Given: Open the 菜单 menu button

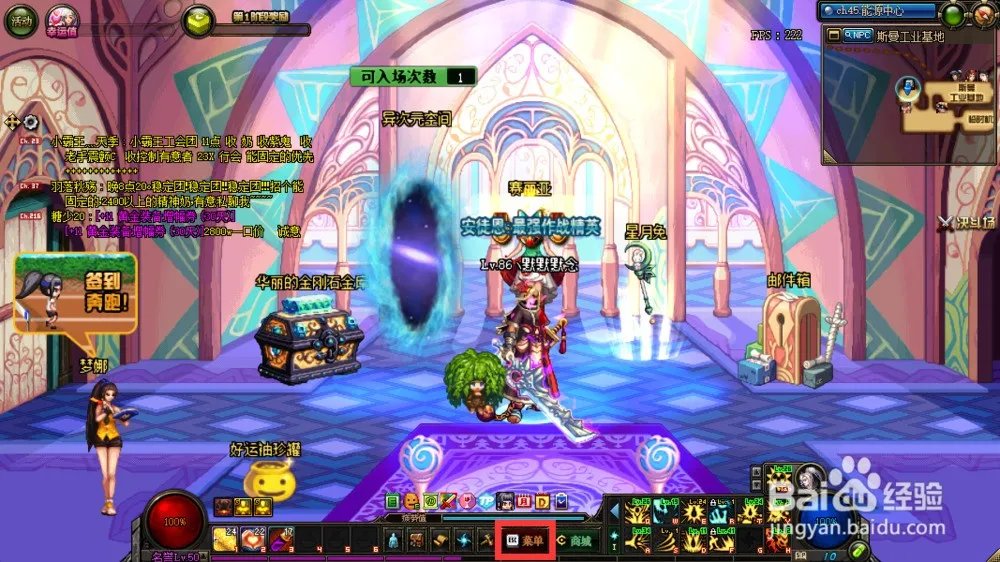Looking at the screenshot, I should (526, 540).
